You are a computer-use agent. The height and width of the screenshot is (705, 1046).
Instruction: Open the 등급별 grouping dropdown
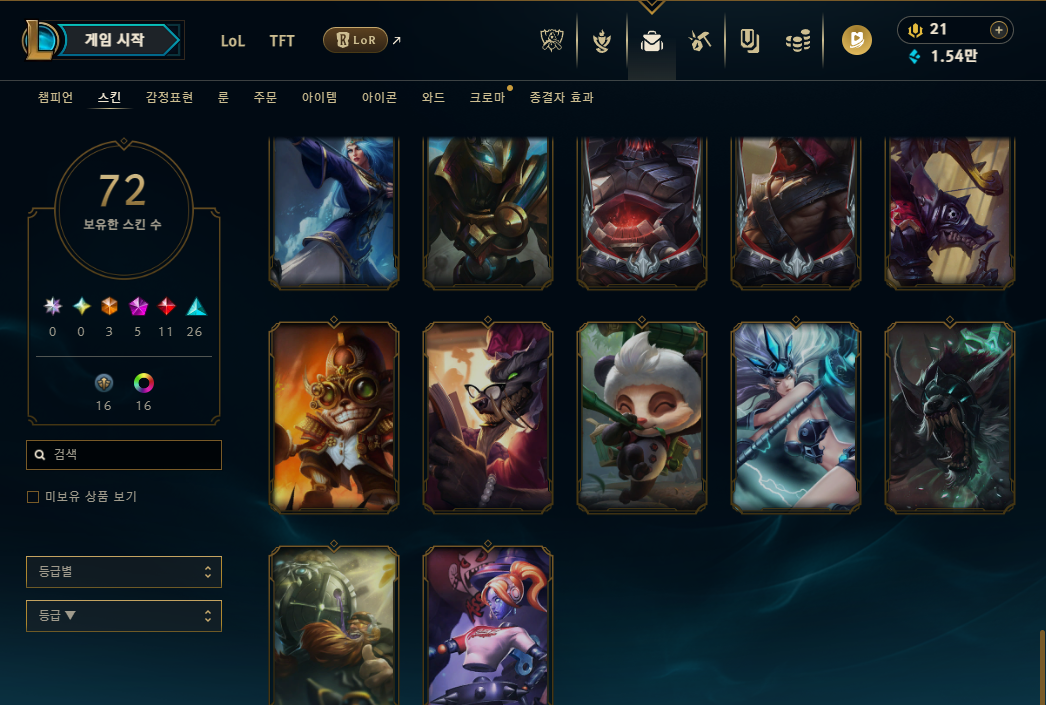tap(124, 572)
